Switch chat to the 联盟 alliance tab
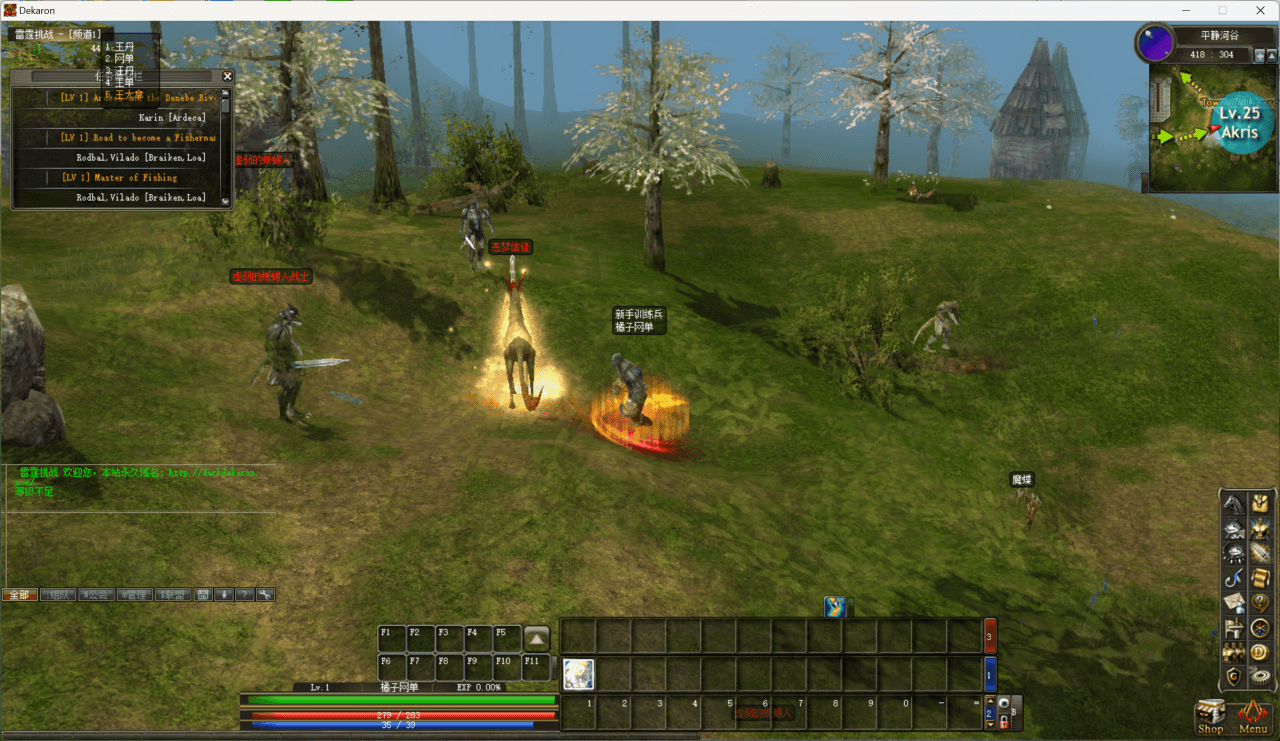The image size is (1280, 741). 172,595
